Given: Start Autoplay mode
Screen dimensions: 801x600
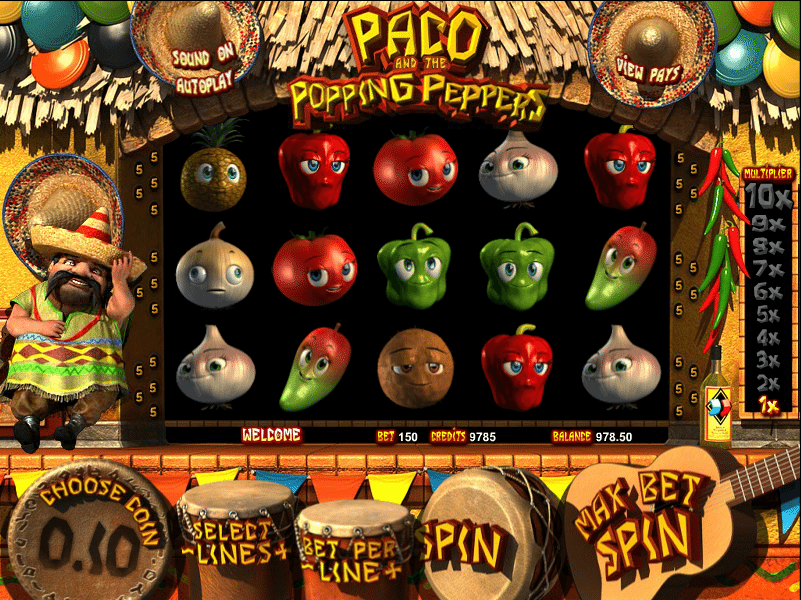Looking at the screenshot, I should 204,81.
